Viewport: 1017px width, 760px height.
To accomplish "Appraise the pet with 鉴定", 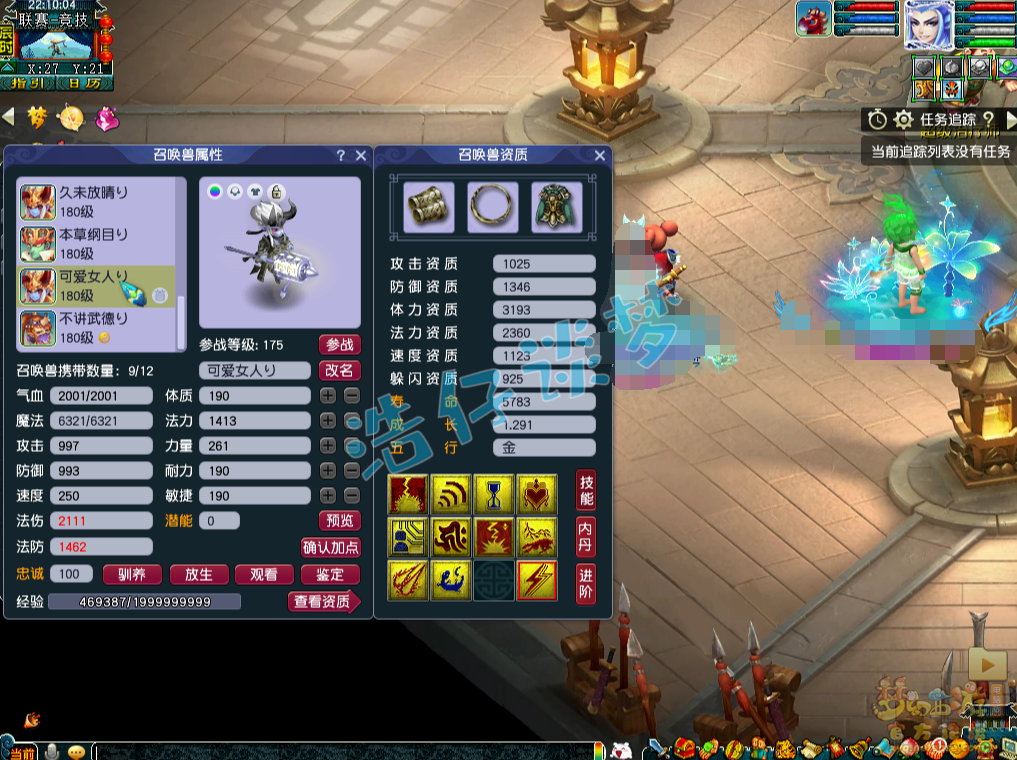I will pos(330,574).
